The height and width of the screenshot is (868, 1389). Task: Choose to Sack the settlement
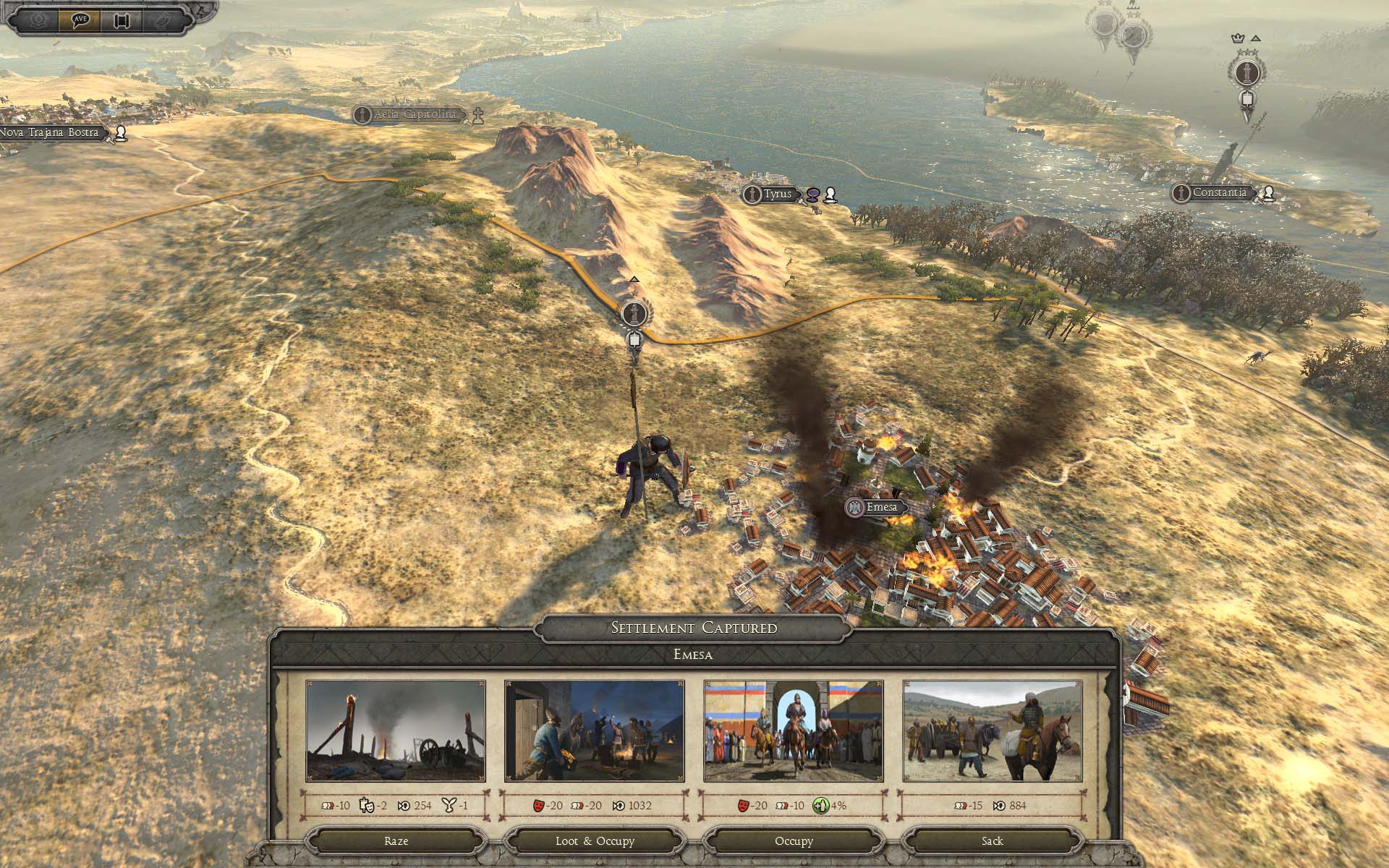(x=992, y=841)
